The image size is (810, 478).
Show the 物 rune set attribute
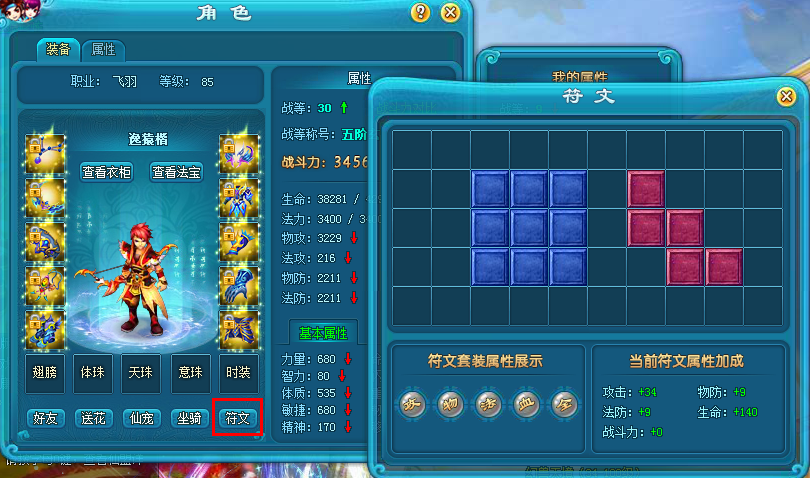pos(451,404)
